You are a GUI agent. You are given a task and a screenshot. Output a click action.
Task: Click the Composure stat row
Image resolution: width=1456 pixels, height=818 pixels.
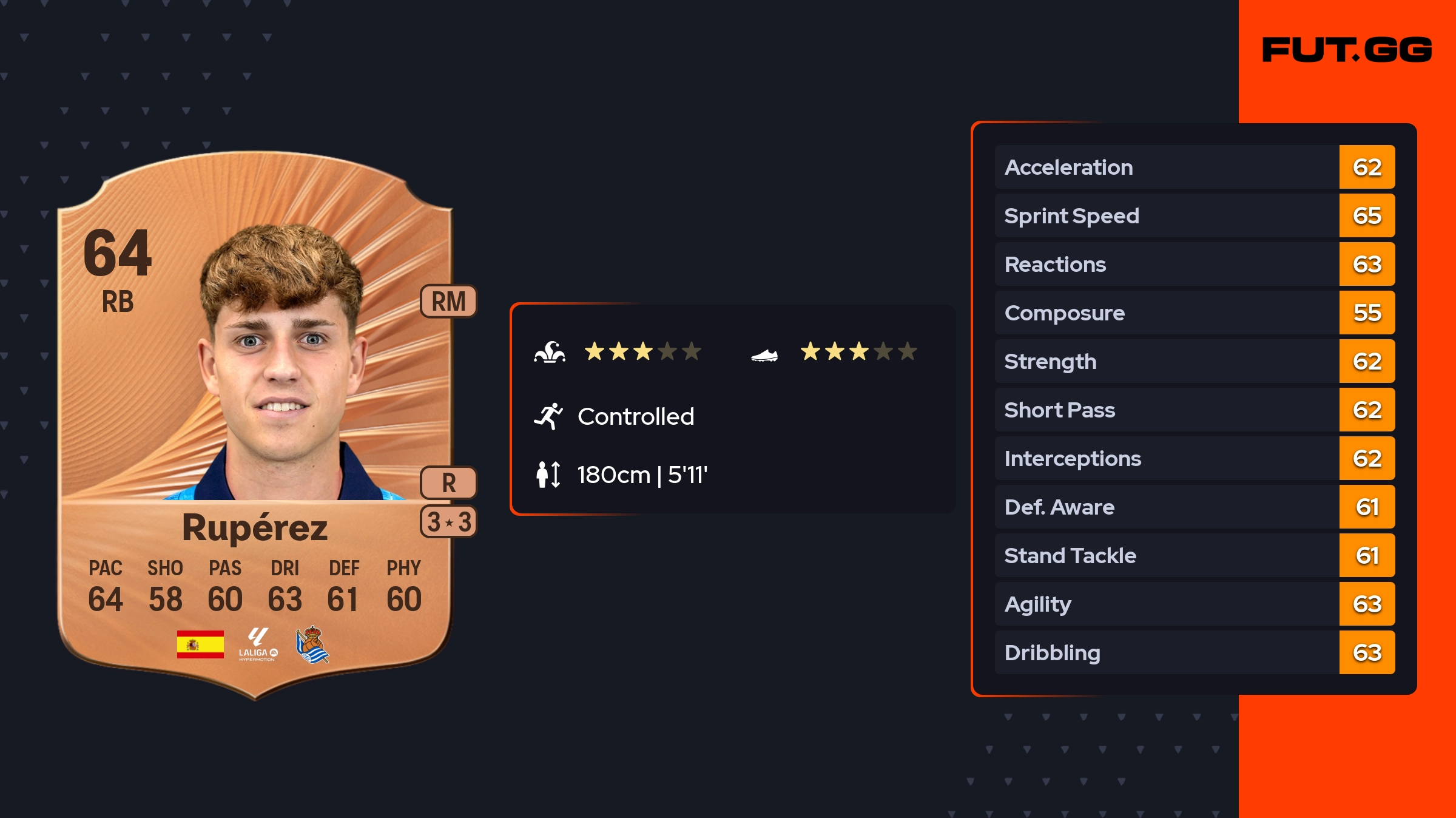pos(1194,313)
